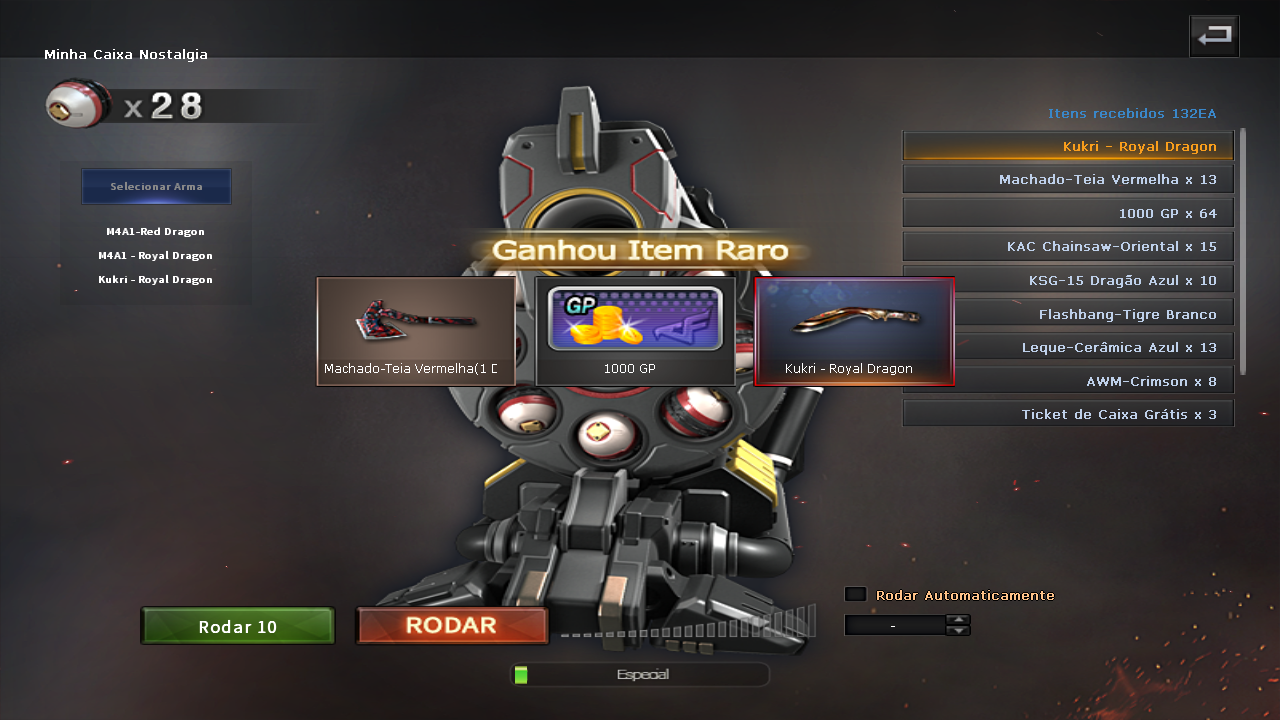Select the 1000 GP x 64 row

1068,213
